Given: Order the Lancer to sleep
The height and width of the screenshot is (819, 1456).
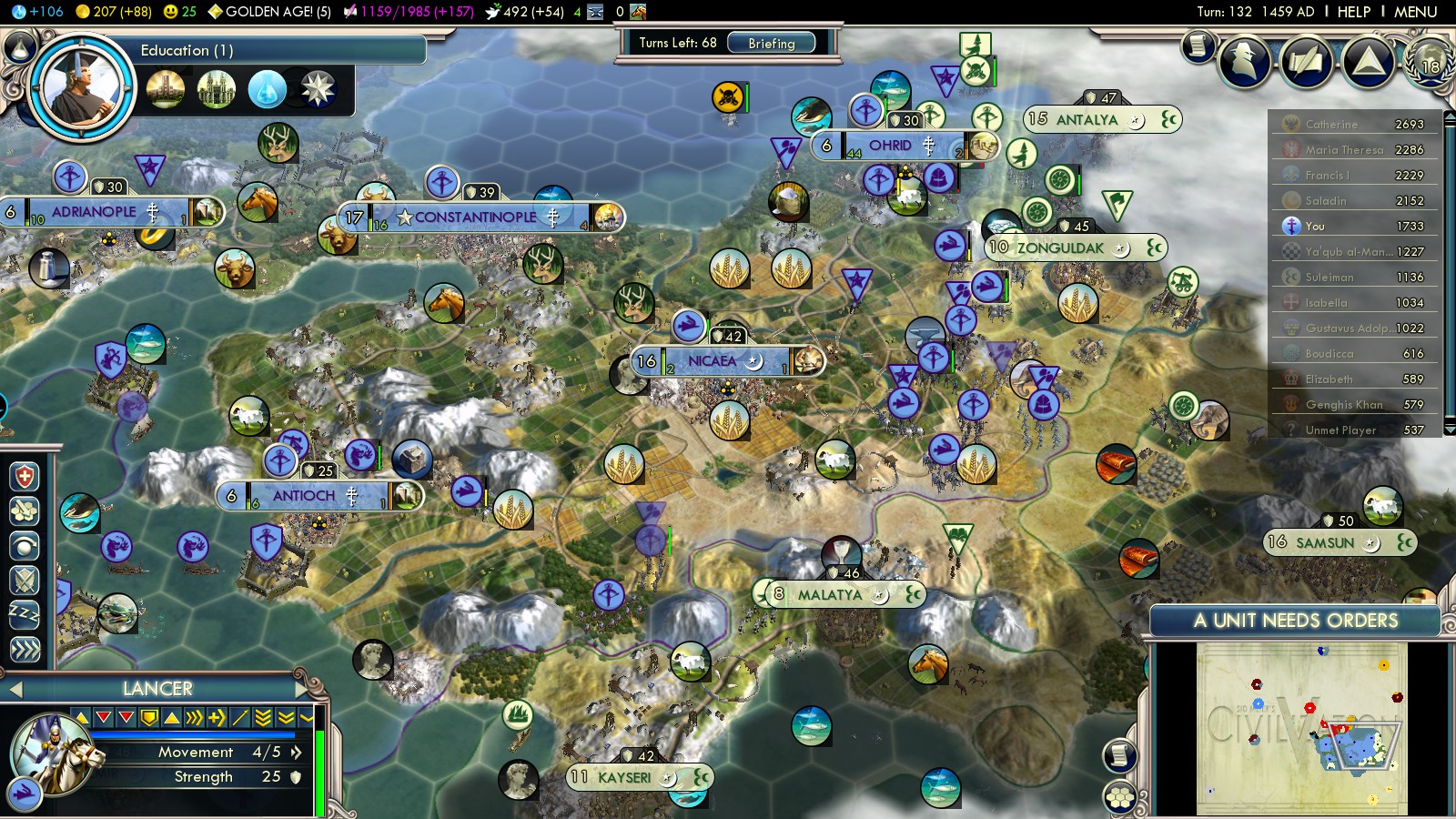Looking at the screenshot, I should pyautogui.click(x=25, y=614).
